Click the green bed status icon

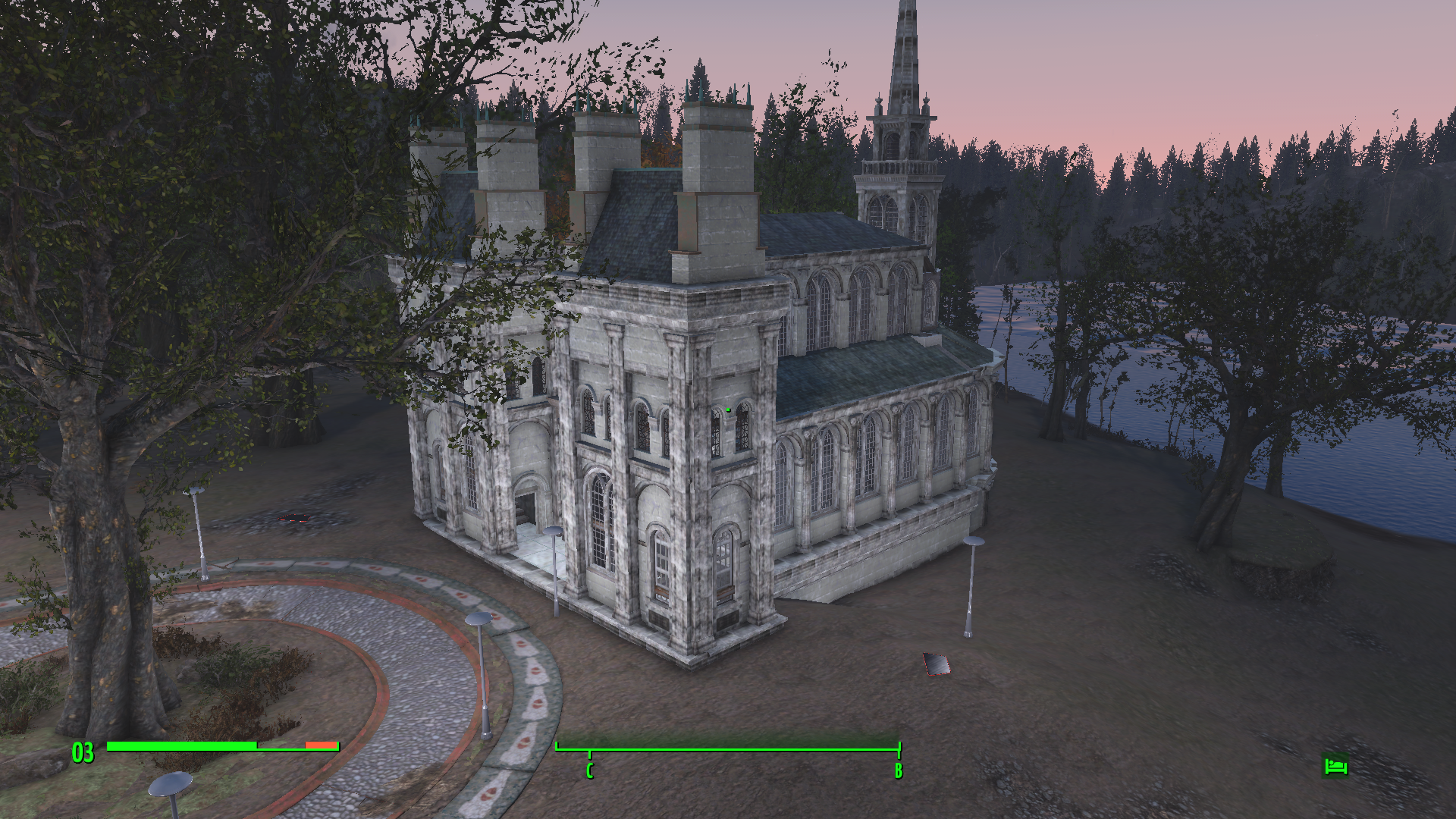coord(1335,766)
